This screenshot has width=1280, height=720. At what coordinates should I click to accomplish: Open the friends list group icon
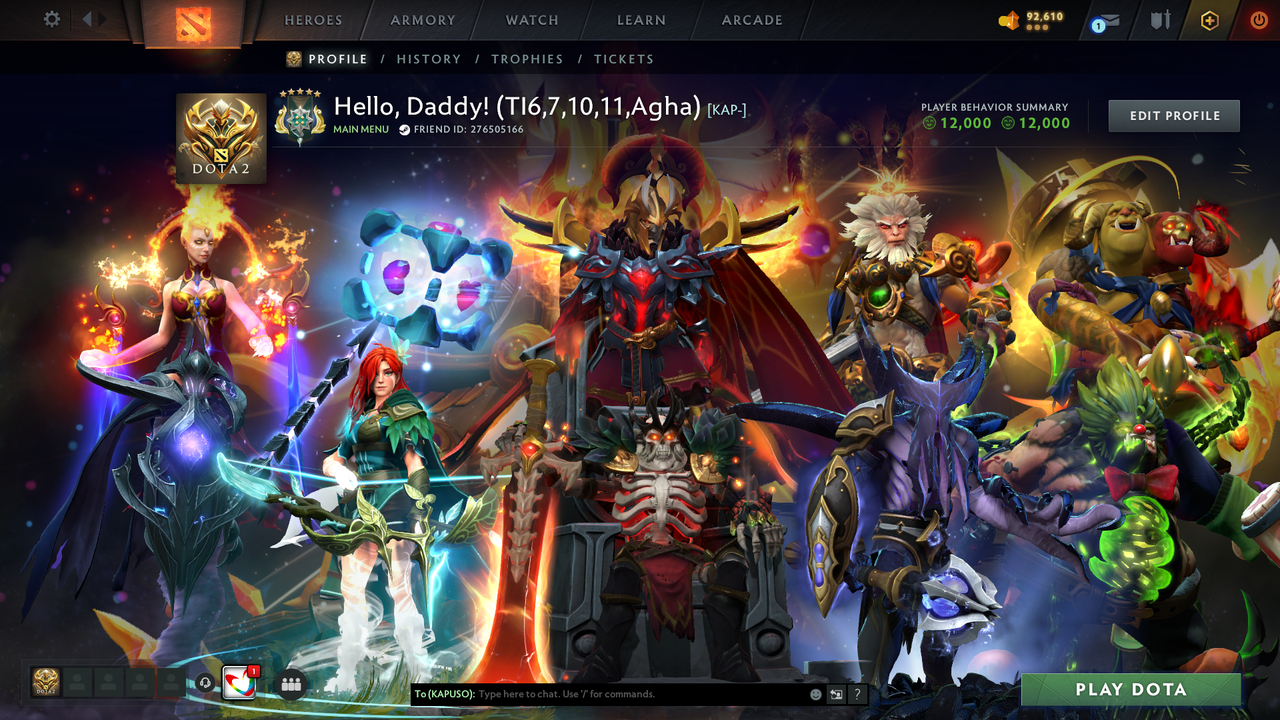[289, 685]
